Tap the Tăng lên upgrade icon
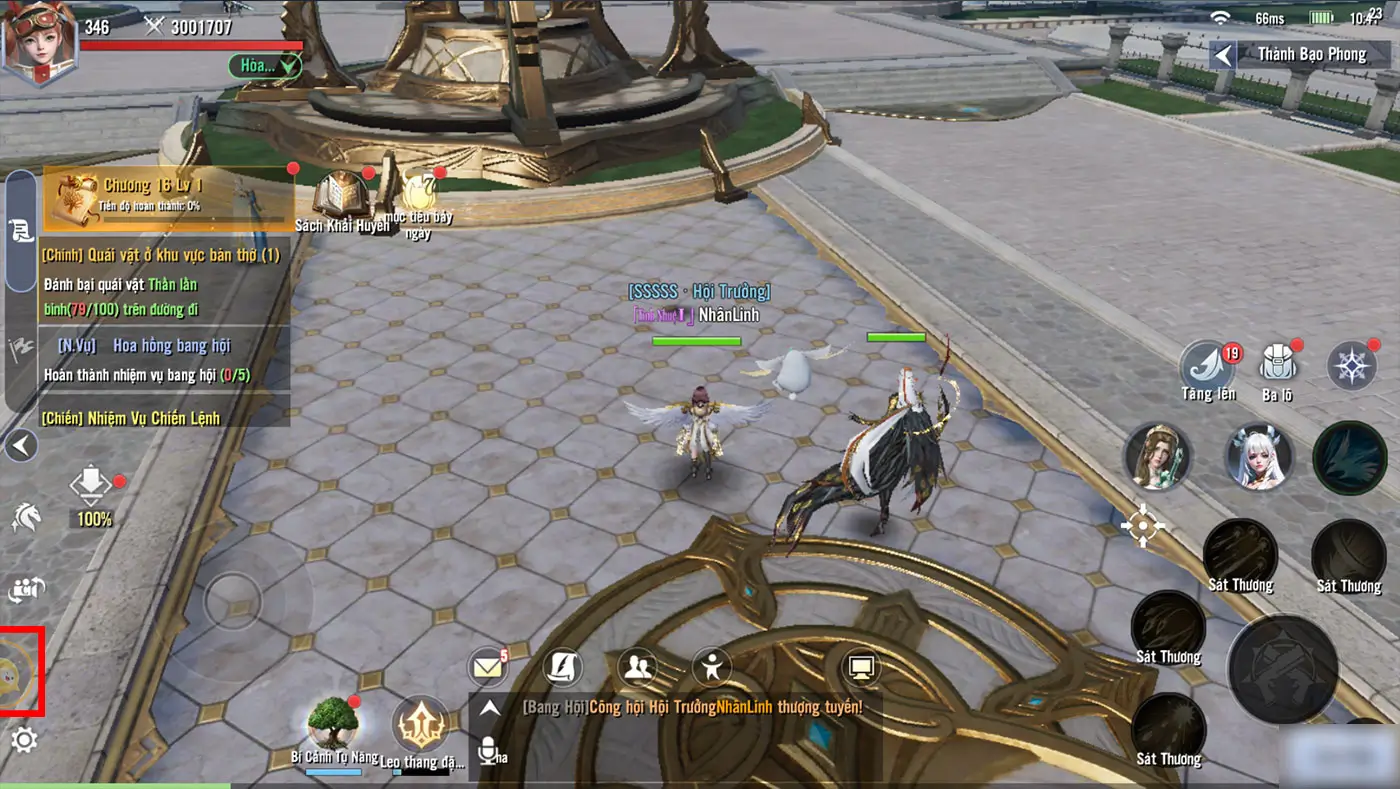The height and width of the screenshot is (789, 1400). coord(1207,364)
